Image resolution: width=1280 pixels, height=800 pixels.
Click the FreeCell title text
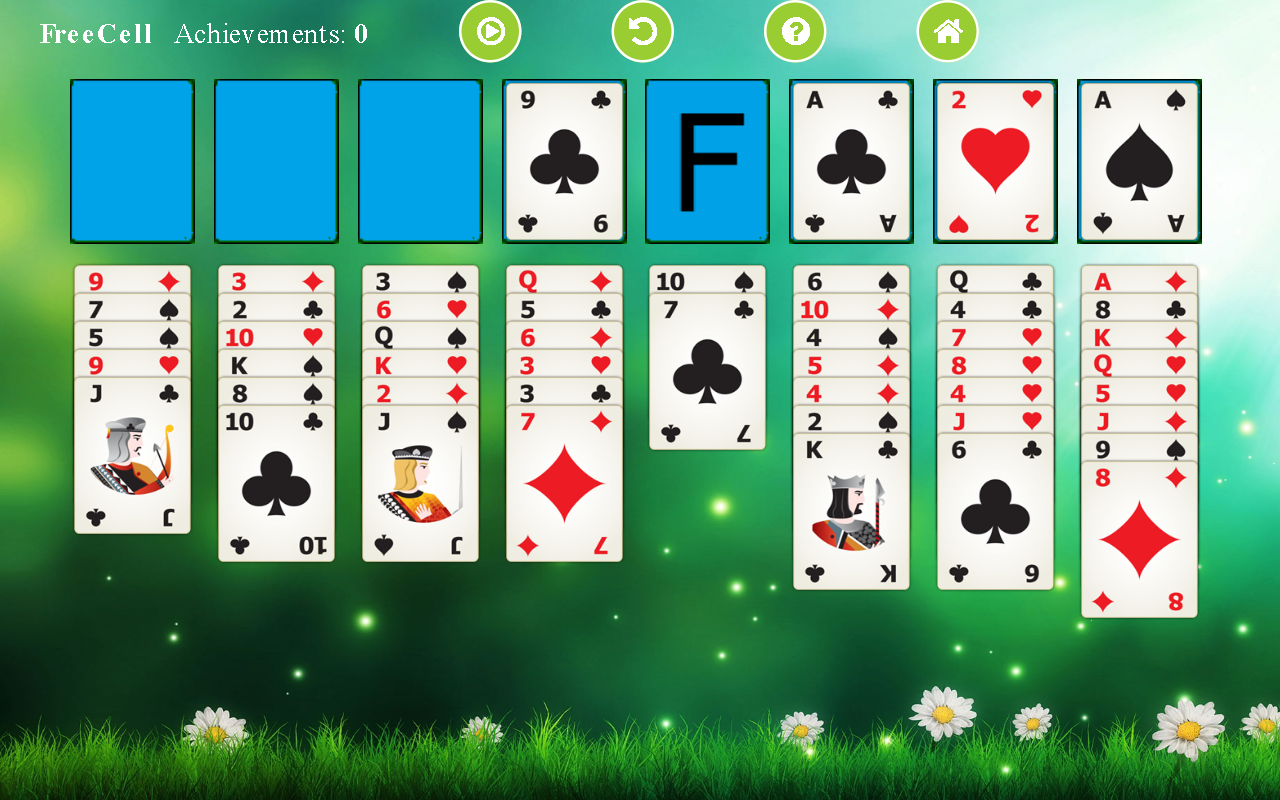96,33
